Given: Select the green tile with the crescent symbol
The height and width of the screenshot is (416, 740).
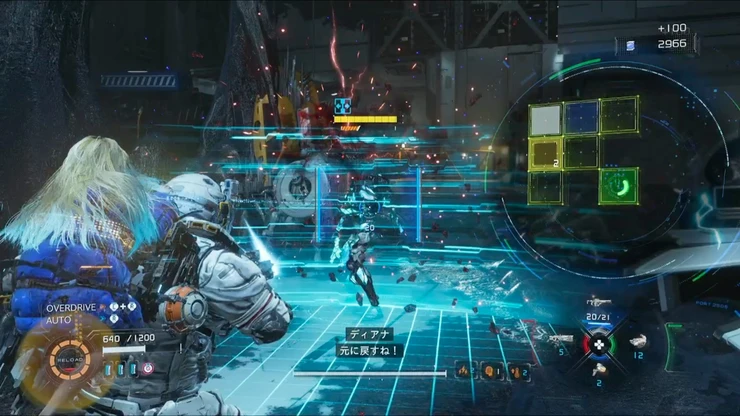Looking at the screenshot, I should point(619,185).
